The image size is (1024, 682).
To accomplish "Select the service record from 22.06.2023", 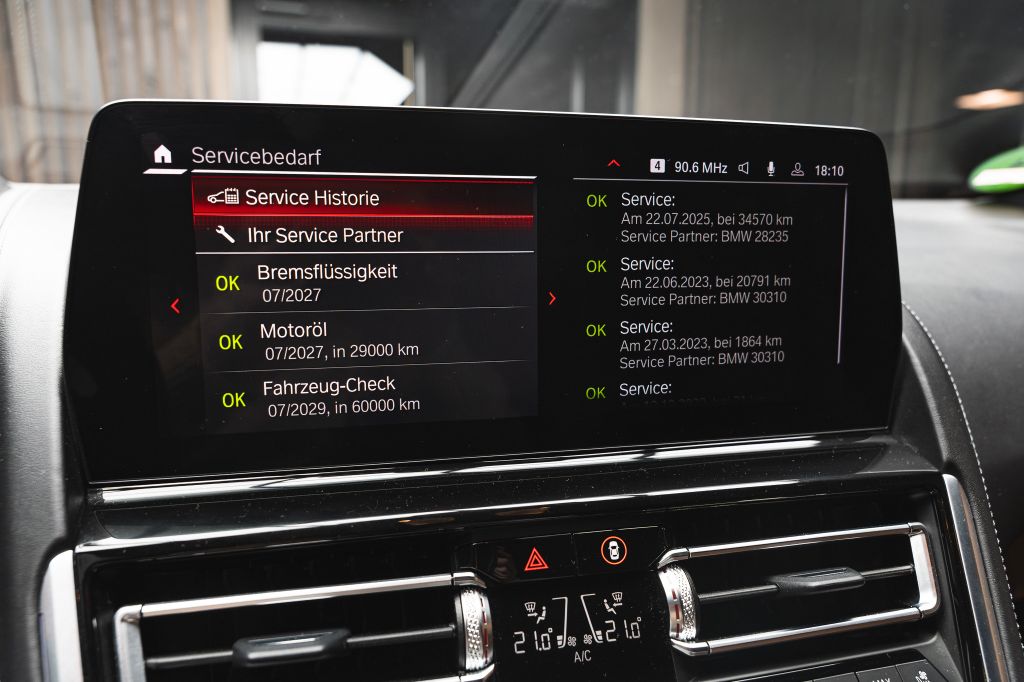I will (x=704, y=281).
